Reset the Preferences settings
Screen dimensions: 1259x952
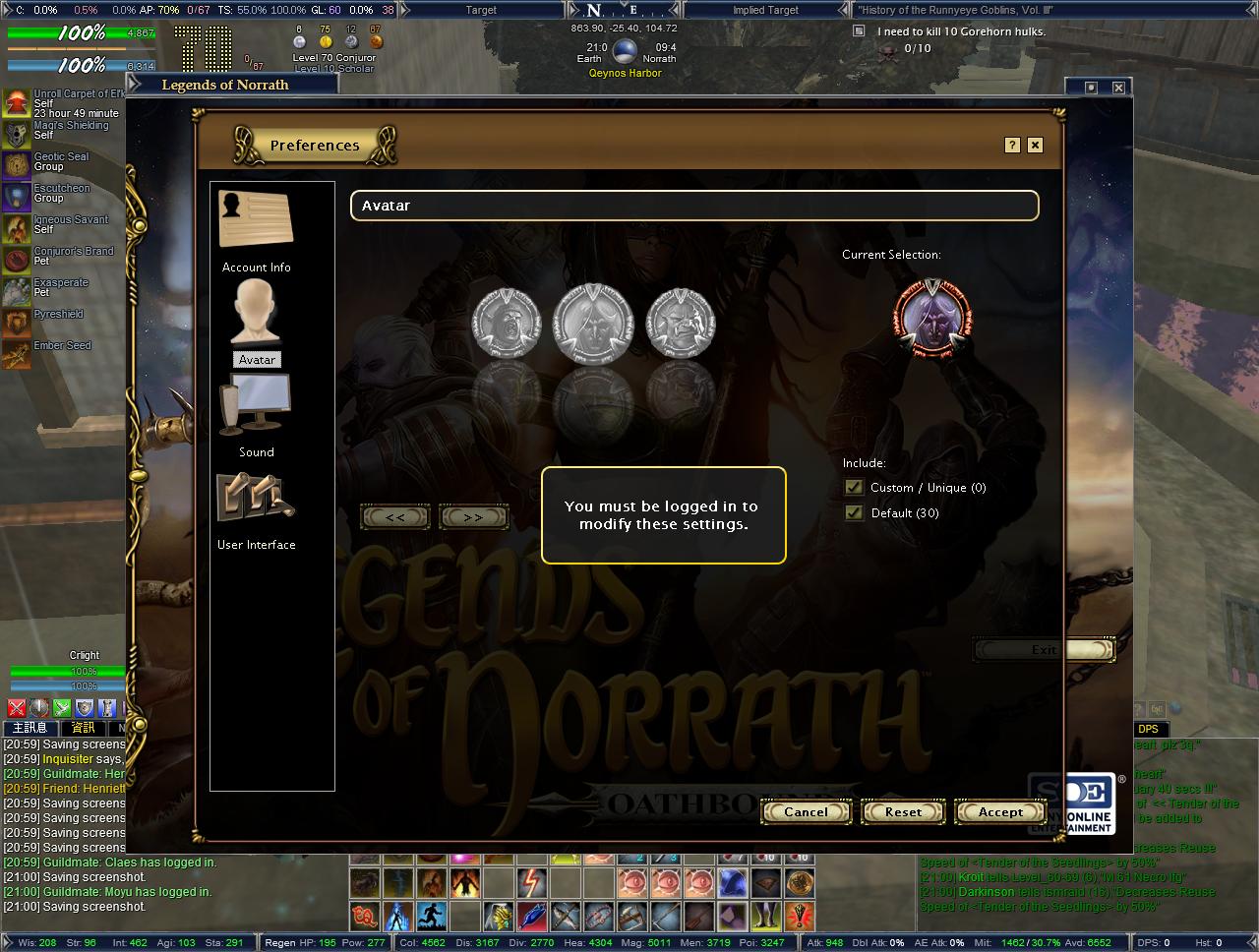tap(903, 812)
